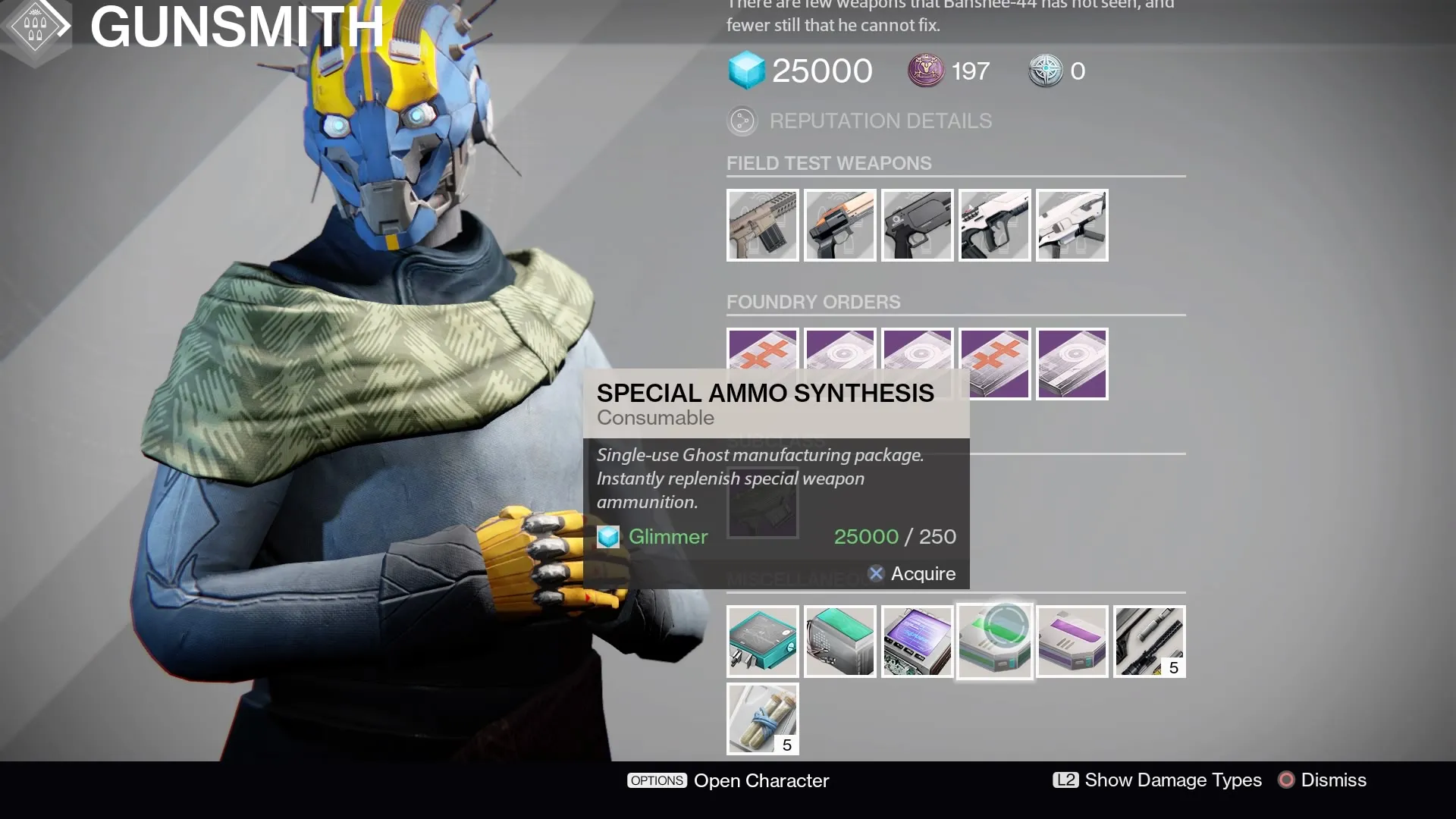
Task: Select the first orange-cross Foundry Order
Action: point(762,363)
